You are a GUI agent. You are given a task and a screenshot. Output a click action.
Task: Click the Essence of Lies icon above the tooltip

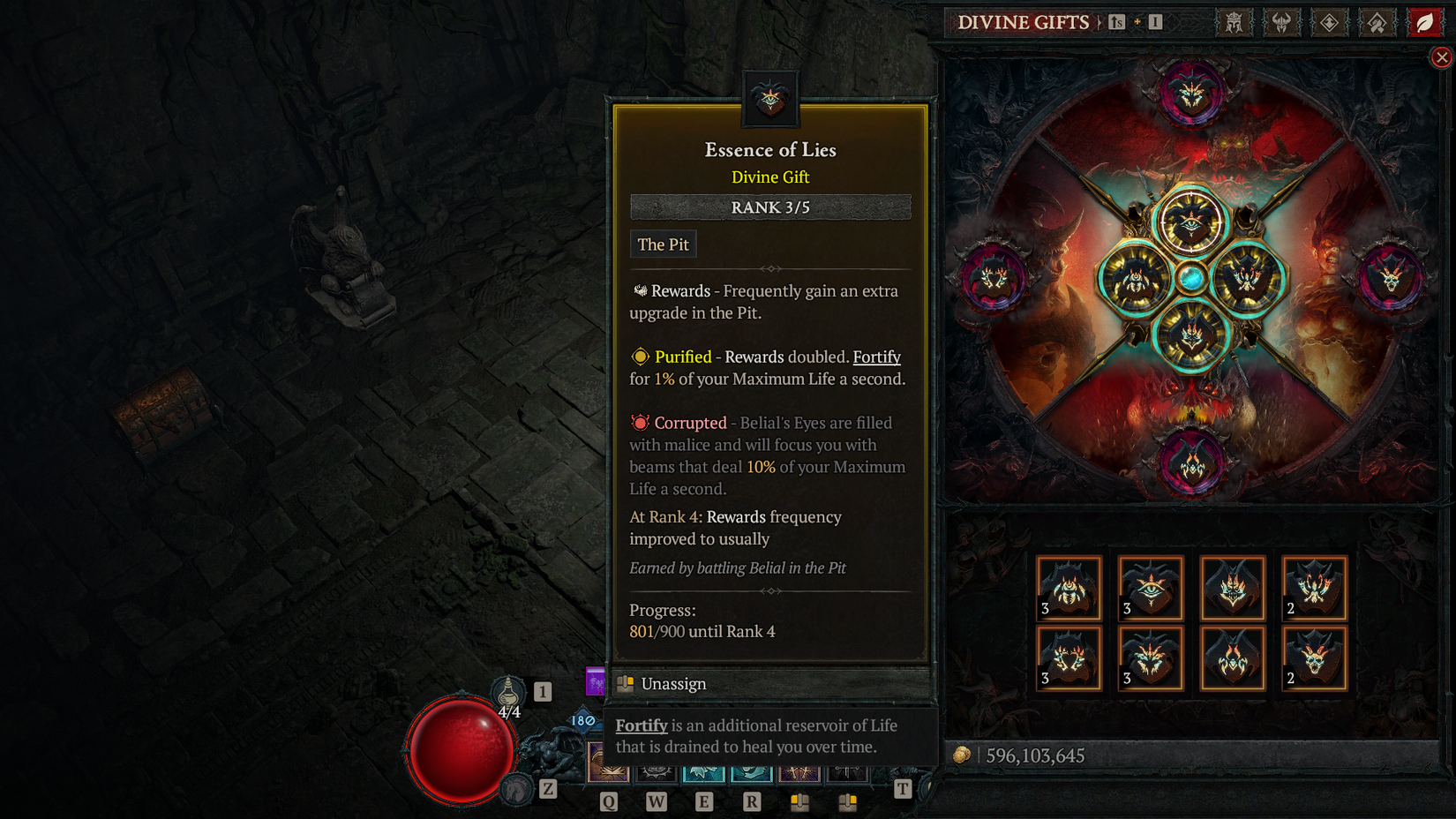tap(769, 97)
